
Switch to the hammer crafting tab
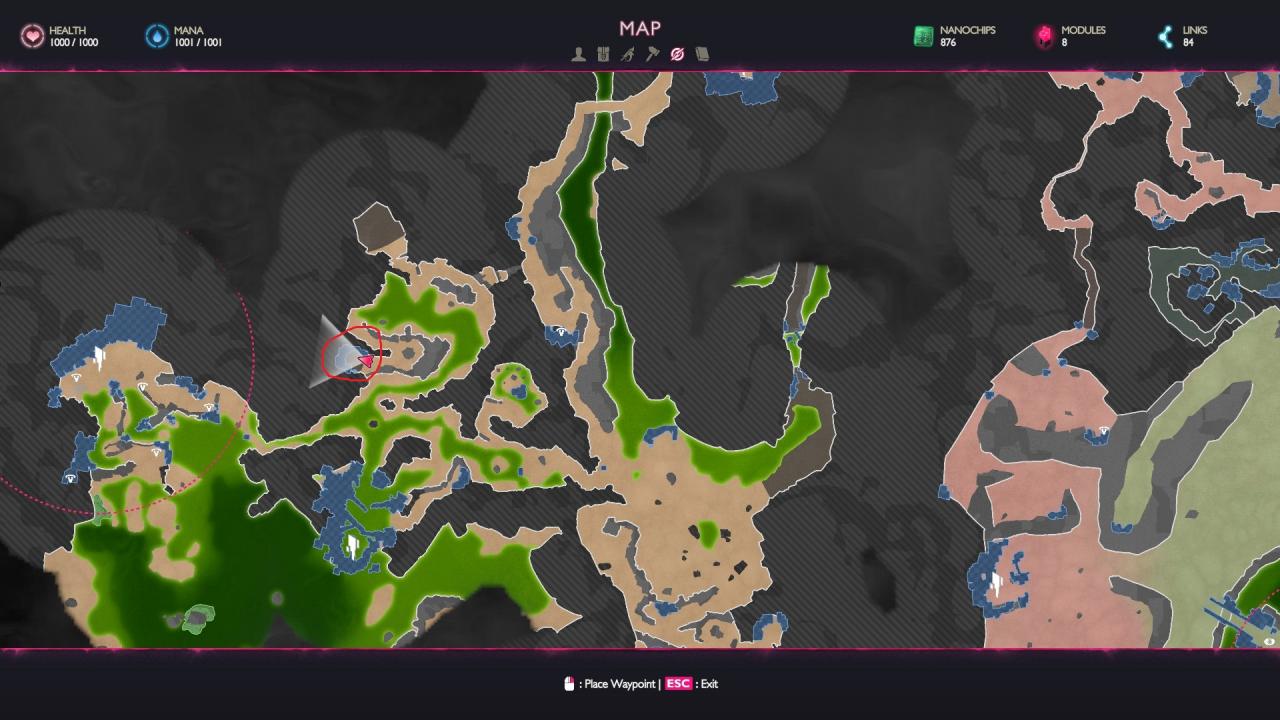[652, 54]
